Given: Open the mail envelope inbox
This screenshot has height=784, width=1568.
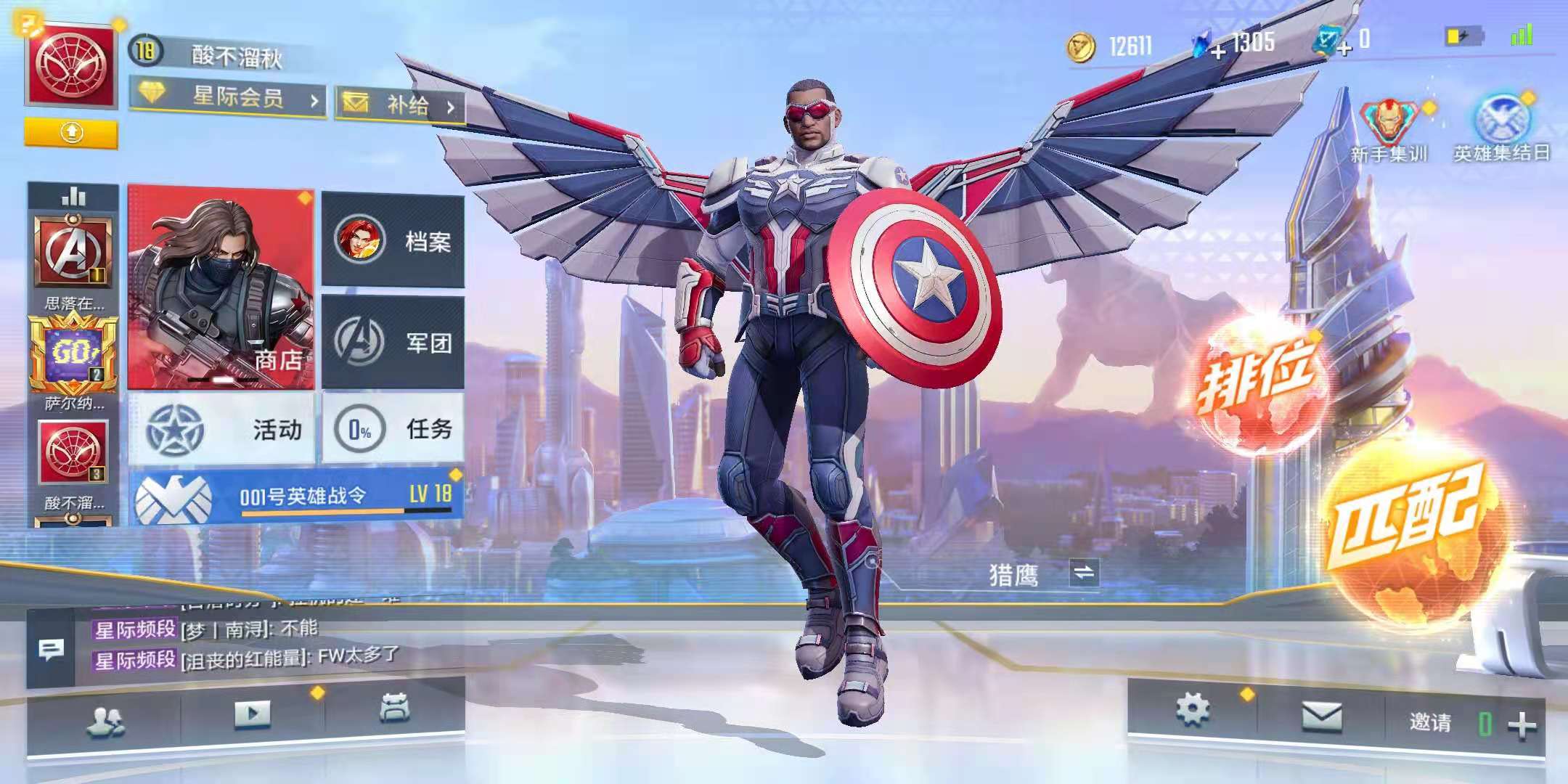Looking at the screenshot, I should (1321, 718).
